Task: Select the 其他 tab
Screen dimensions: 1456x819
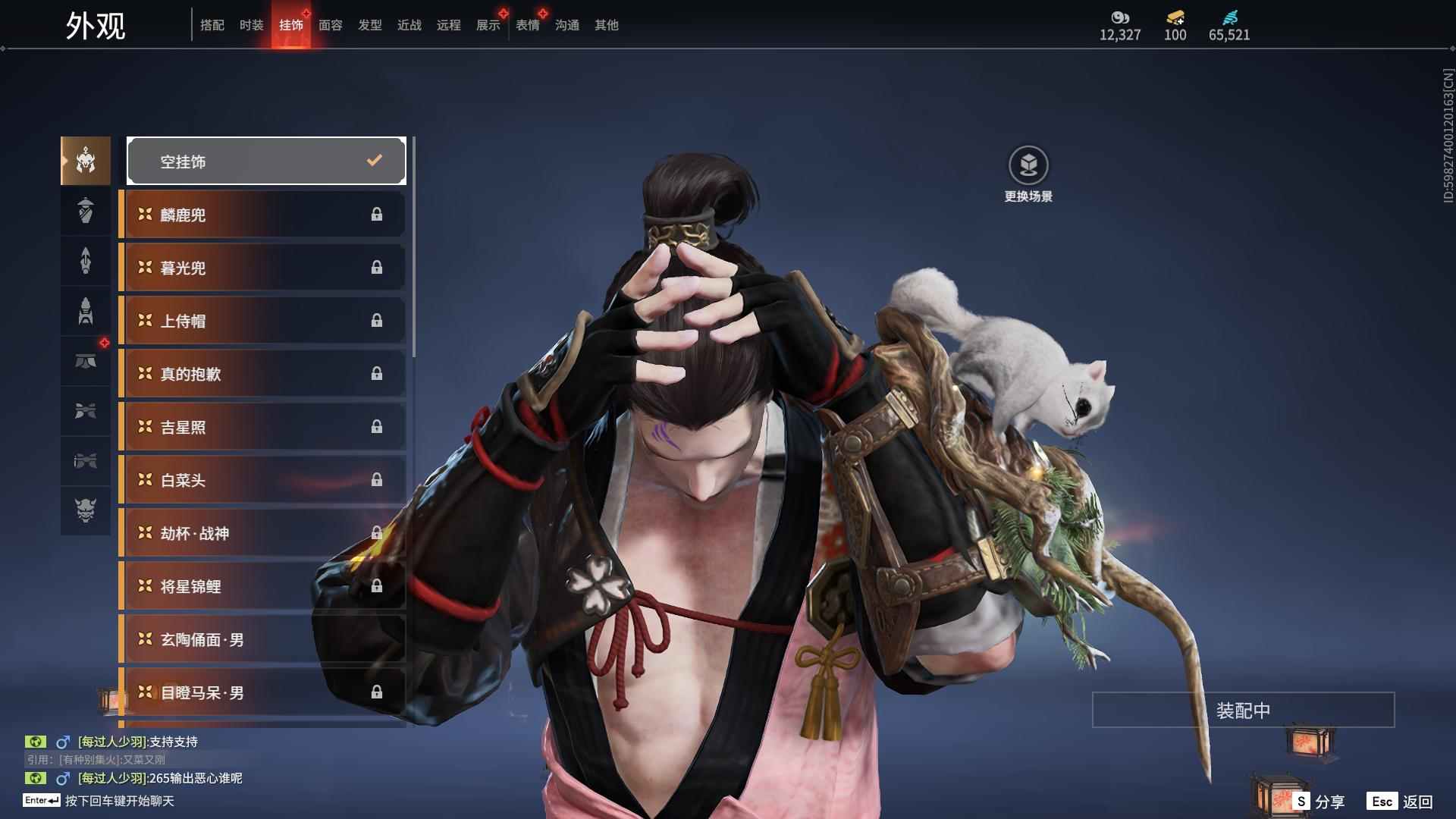Action: 607,25
